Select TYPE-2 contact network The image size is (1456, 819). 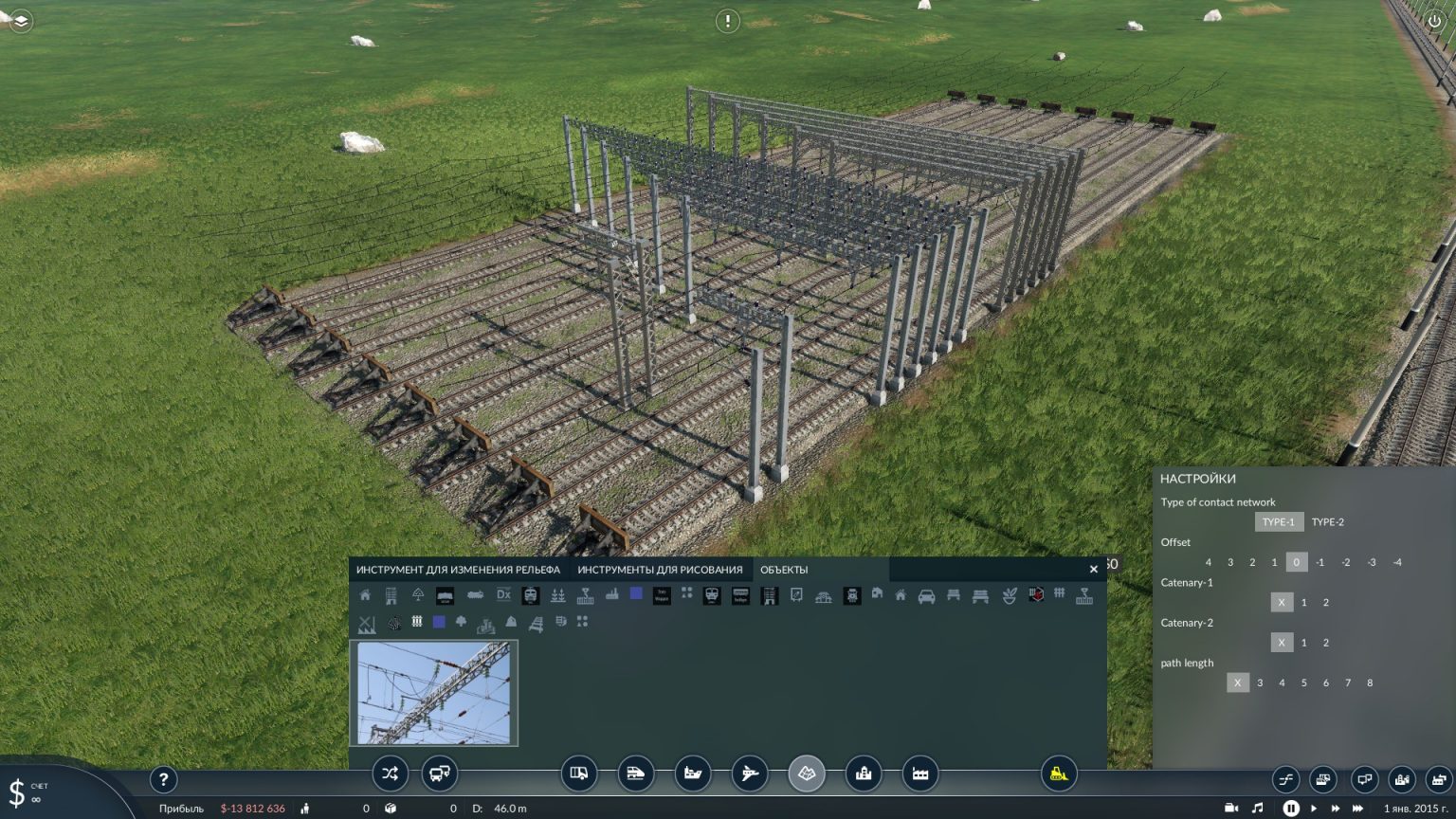(1328, 522)
